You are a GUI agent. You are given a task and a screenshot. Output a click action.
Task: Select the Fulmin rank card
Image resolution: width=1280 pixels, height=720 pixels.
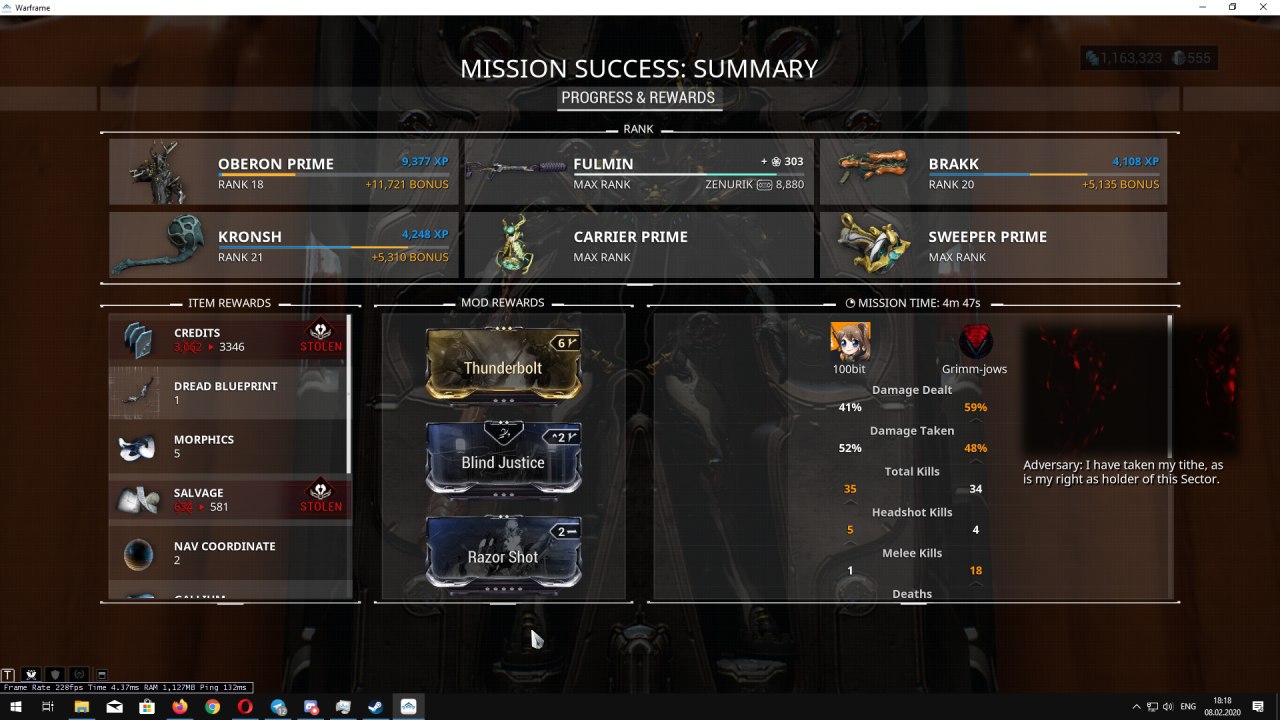click(639, 172)
